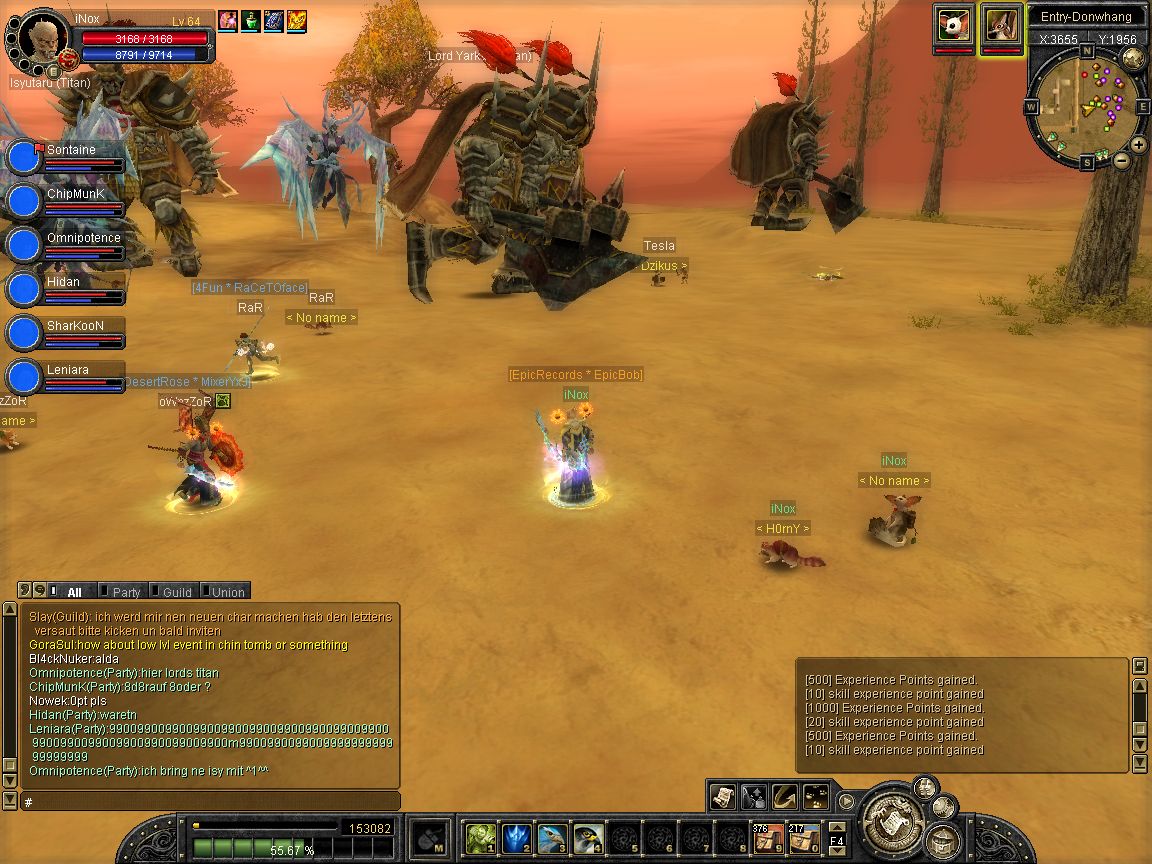Select the white mouse pet portrait
The width and height of the screenshot is (1152, 864).
point(954,25)
